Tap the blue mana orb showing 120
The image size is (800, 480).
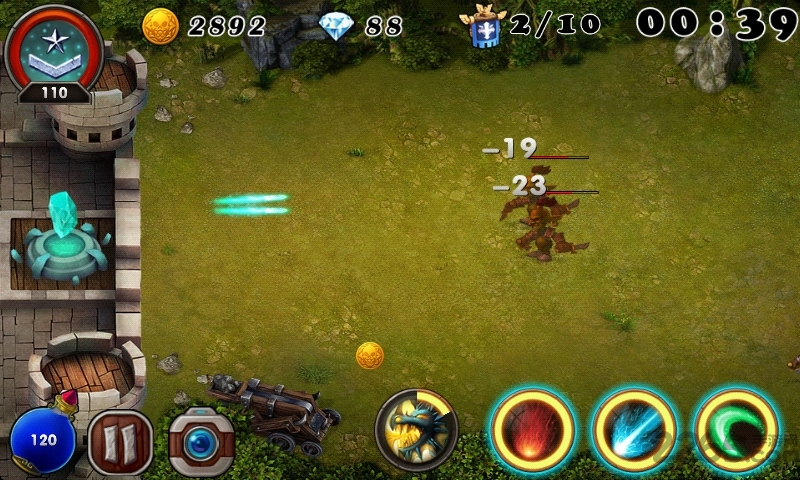click(x=42, y=441)
